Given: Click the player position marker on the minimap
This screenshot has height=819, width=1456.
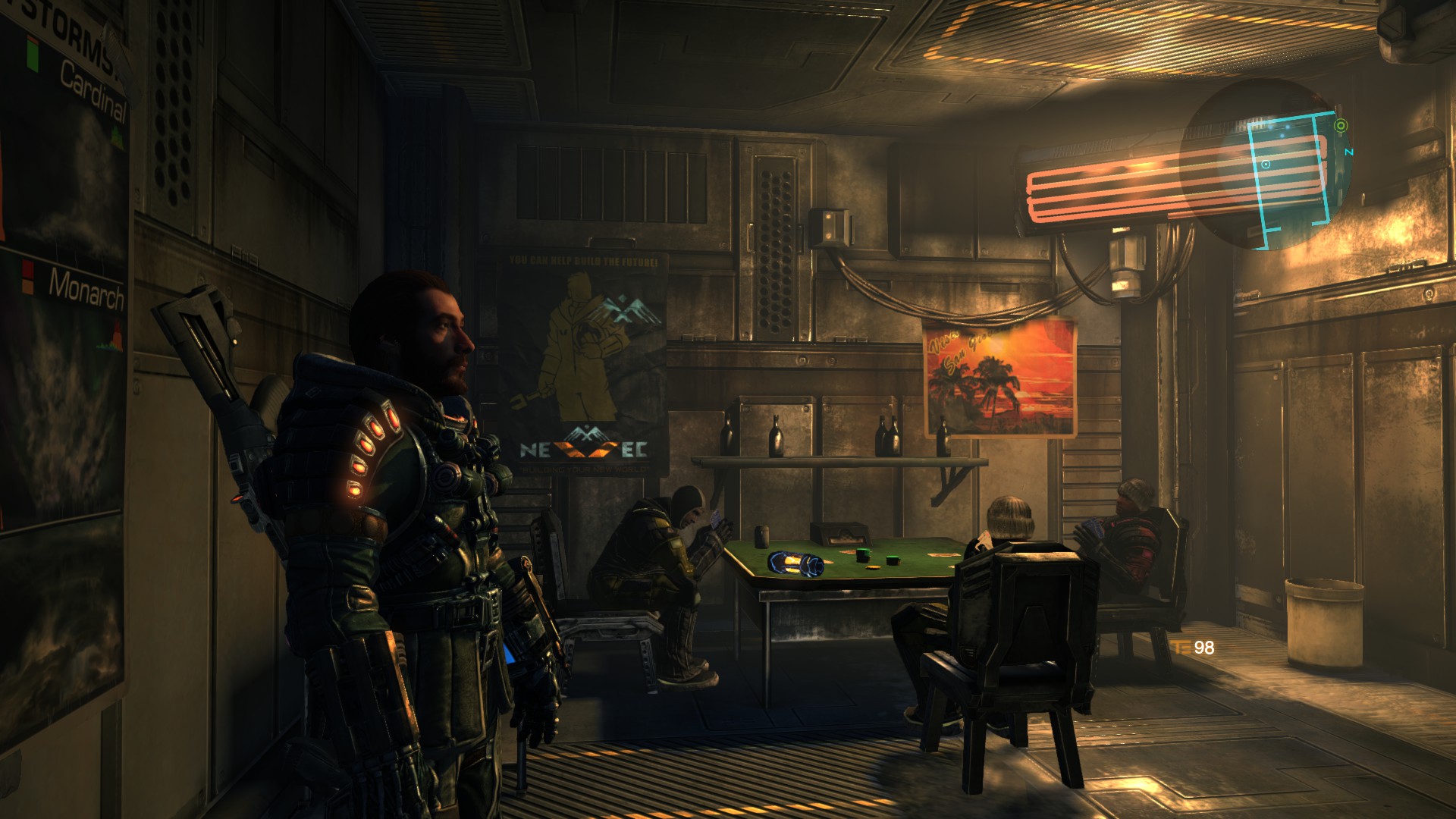Looking at the screenshot, I should [x=1266, y=165].
